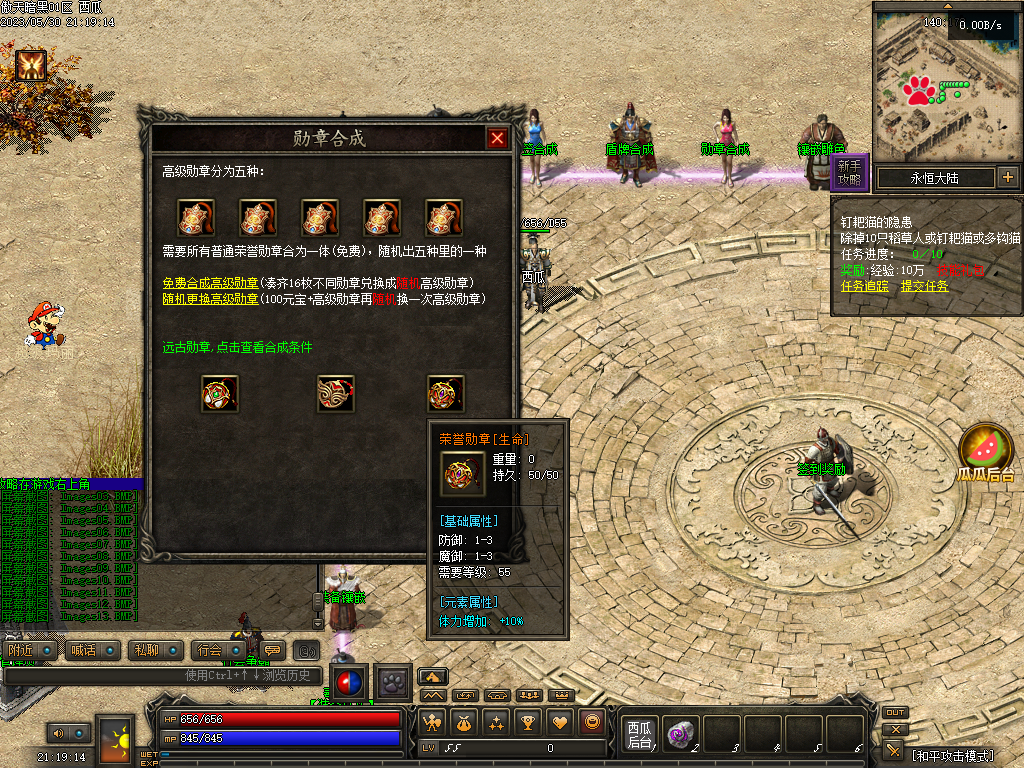The height and width of the screenshot is (768, 1024).
Task: Click the OUT button
Action: point(894,713)
